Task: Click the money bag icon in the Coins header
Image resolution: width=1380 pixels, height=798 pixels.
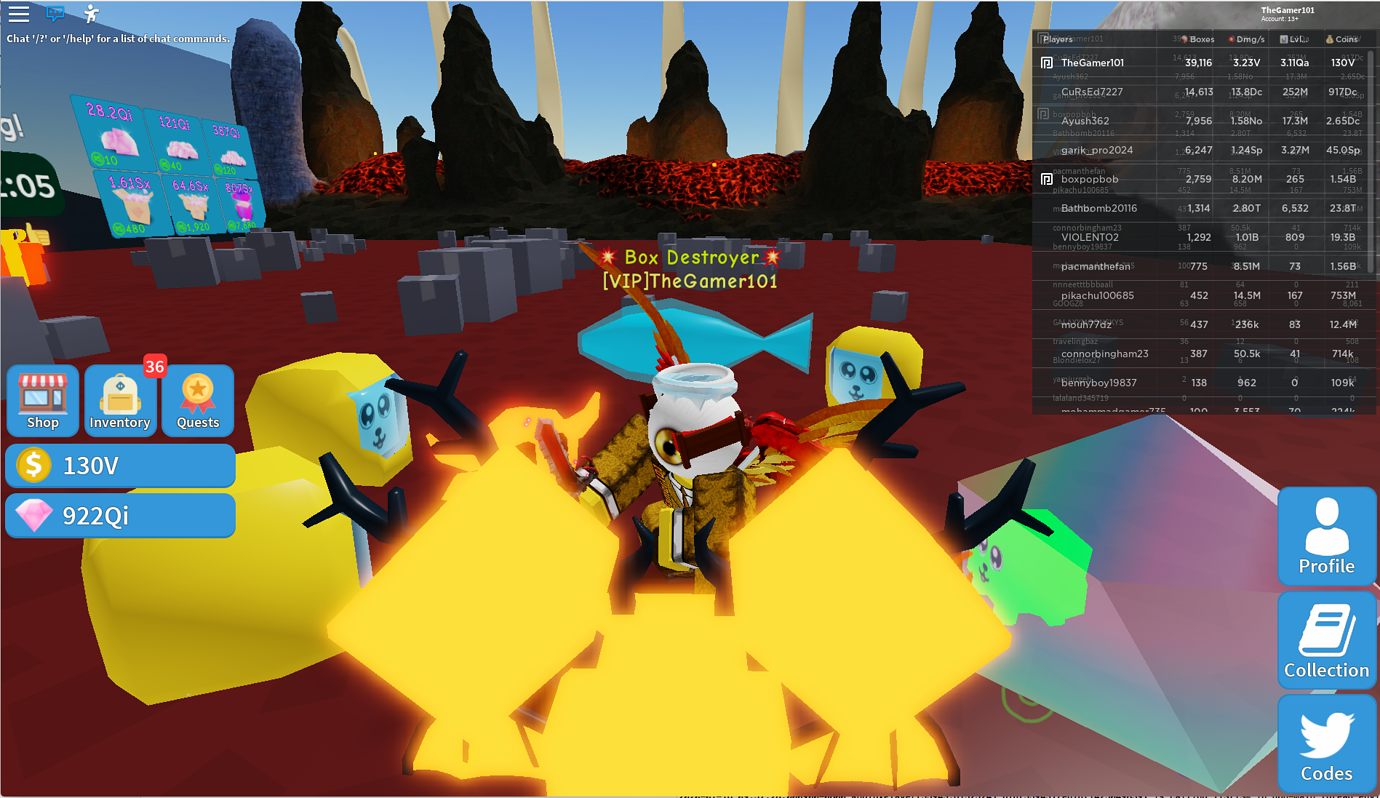Action: click(1329, 38)
